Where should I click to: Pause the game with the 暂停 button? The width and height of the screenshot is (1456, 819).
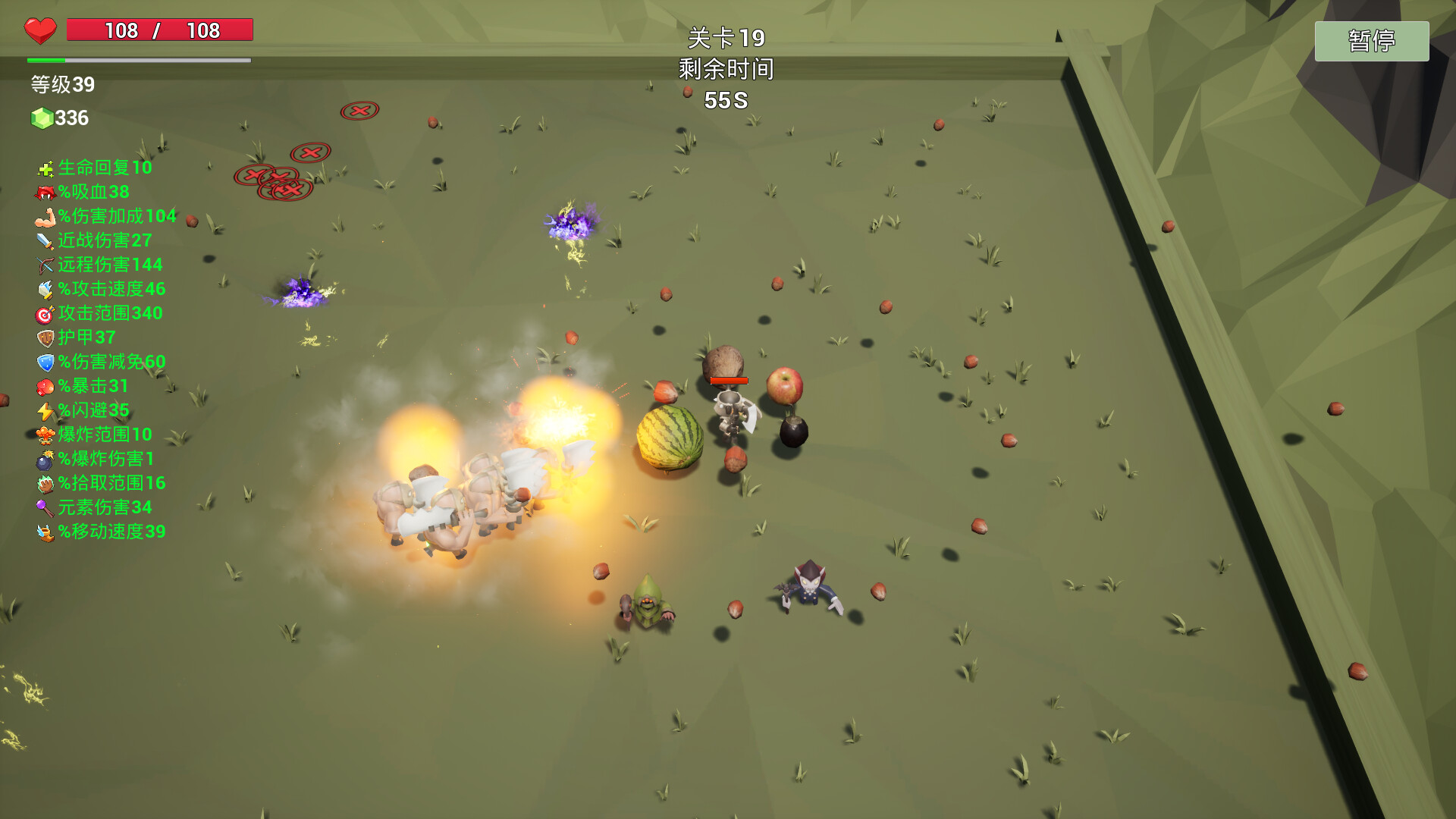pos(1371,41)
